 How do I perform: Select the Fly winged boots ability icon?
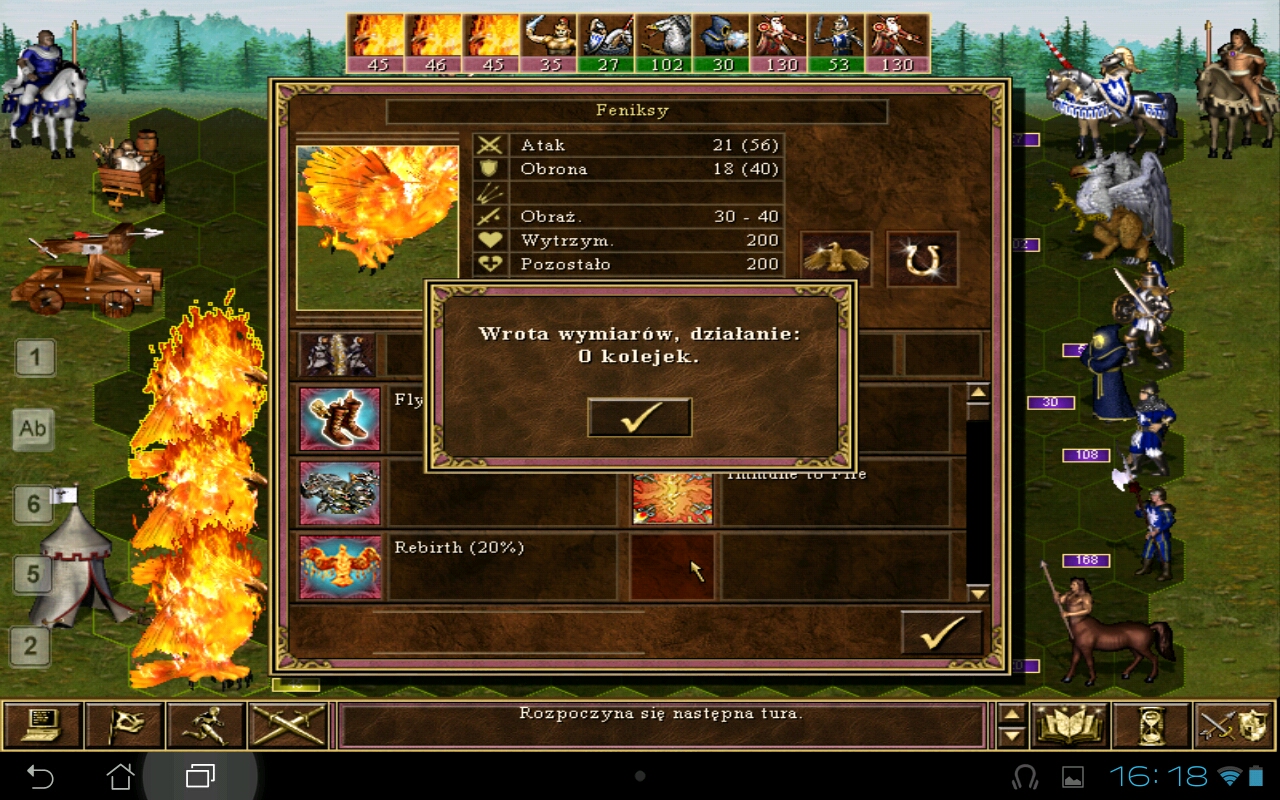(340, 419)
